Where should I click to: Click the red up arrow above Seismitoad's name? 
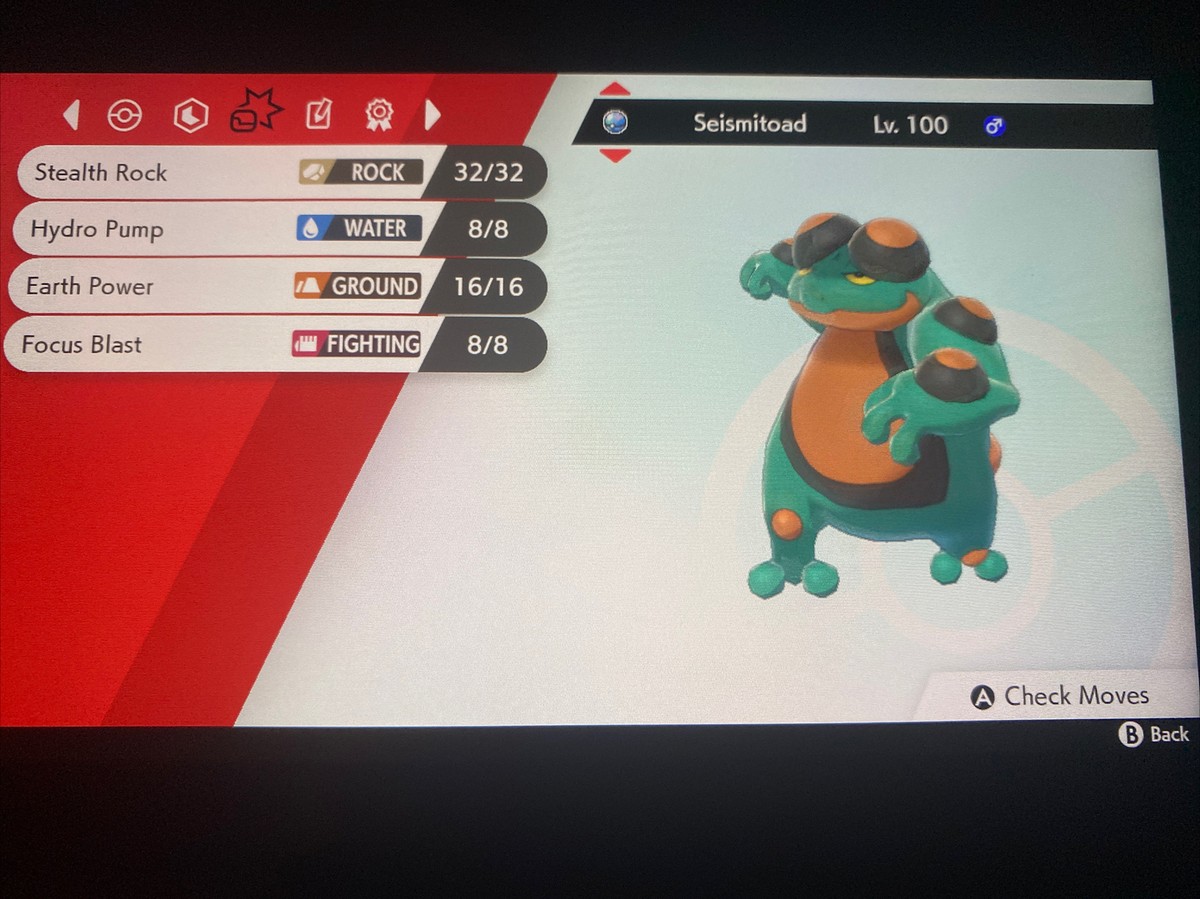click(614, 90)
